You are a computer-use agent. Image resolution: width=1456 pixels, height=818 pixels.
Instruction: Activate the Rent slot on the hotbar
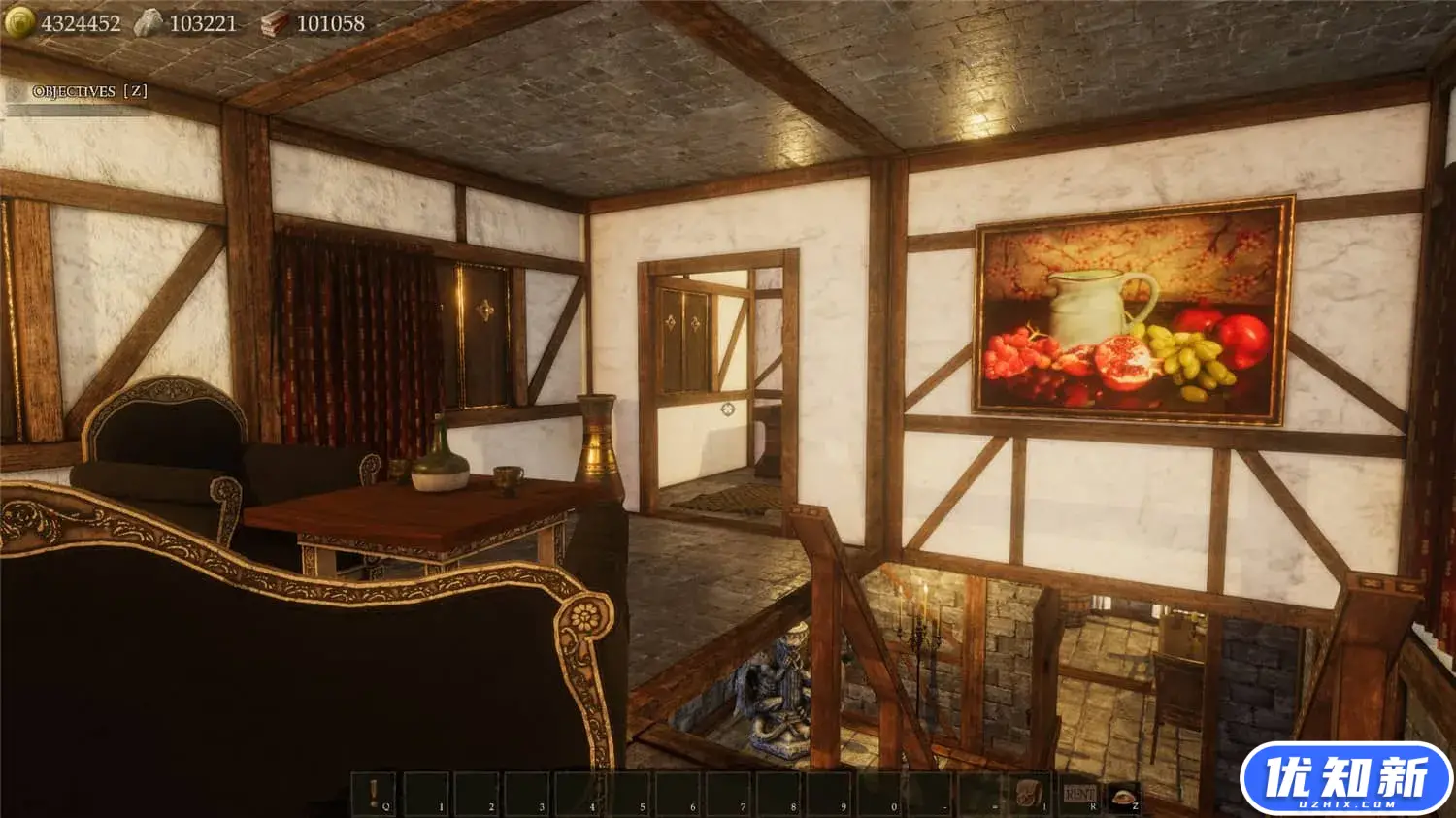click(1079, 794)
